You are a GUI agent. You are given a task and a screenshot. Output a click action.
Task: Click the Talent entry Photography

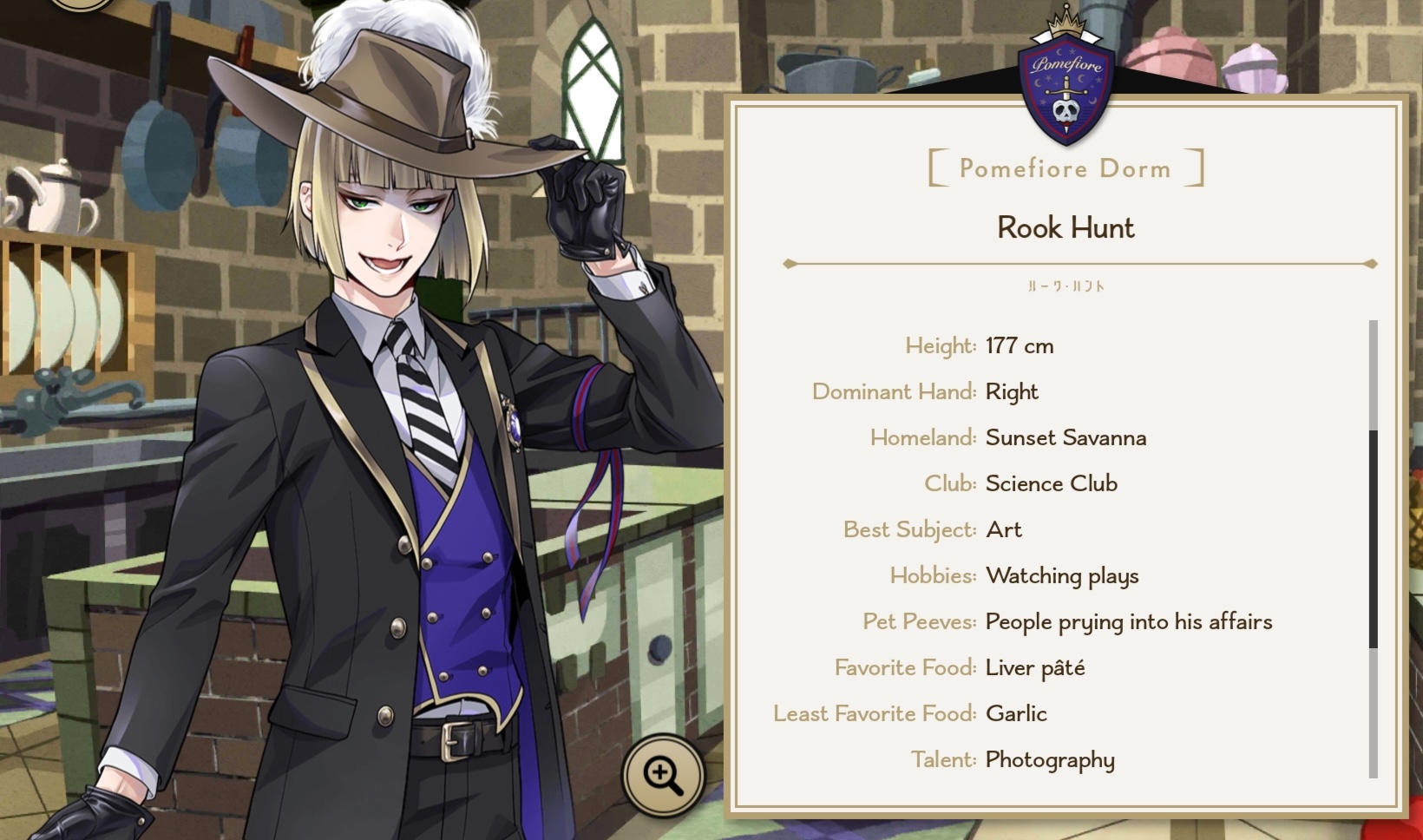point(1049,759)
